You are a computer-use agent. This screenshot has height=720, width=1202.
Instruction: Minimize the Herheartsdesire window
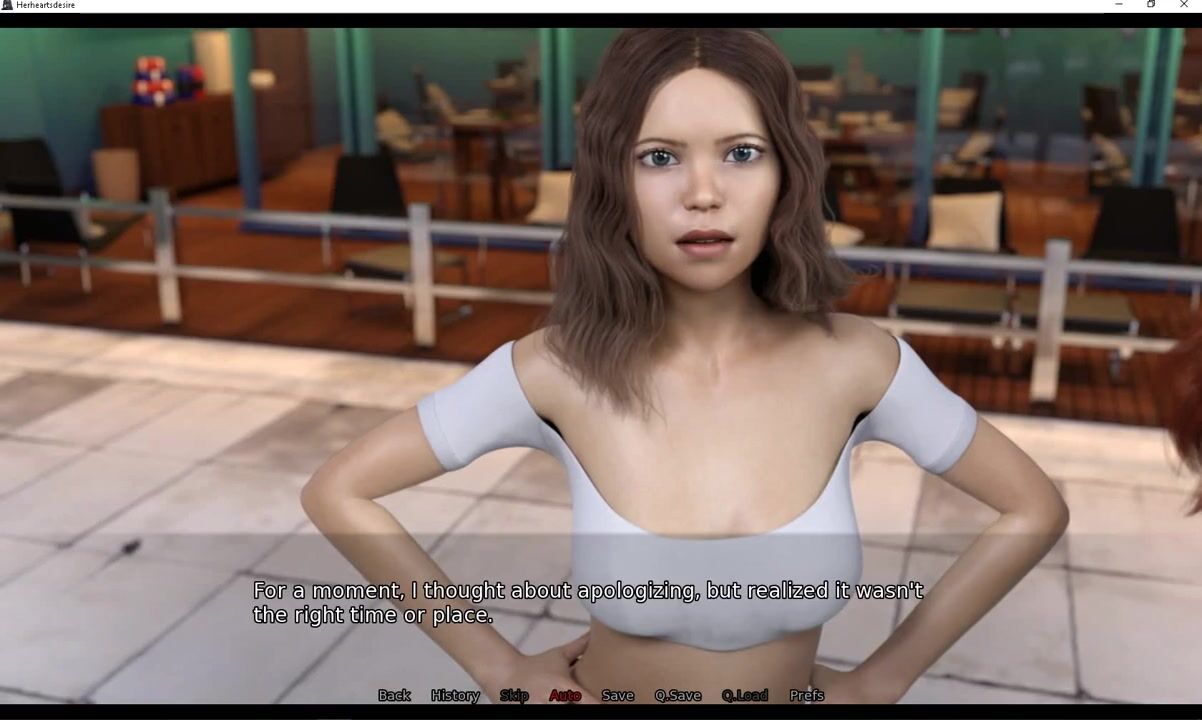(x=1118, y=5)
